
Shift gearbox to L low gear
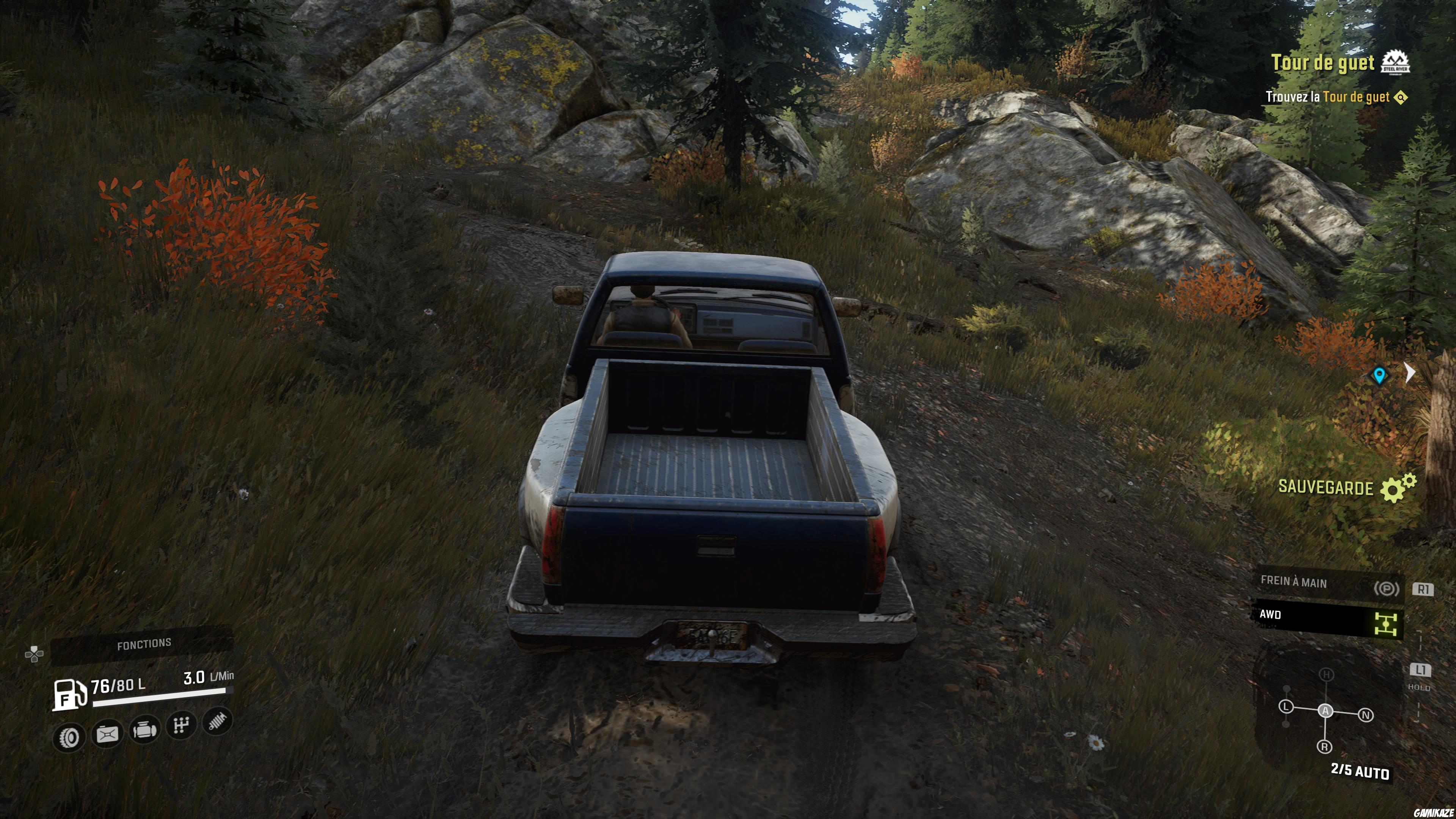pyautogui.click(x=1287, y=706)
